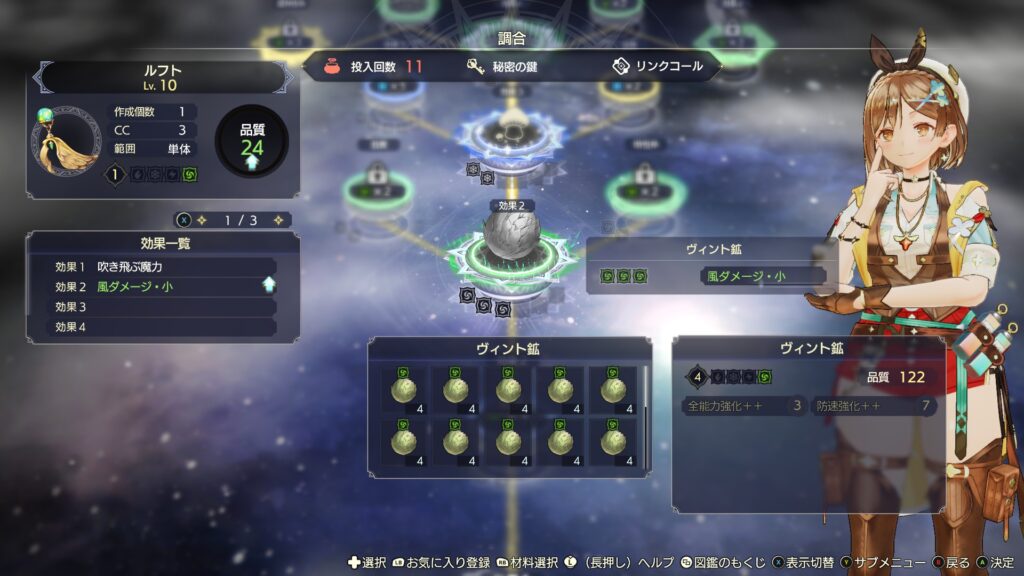Select the empty 効果3 row

point(165,307)
